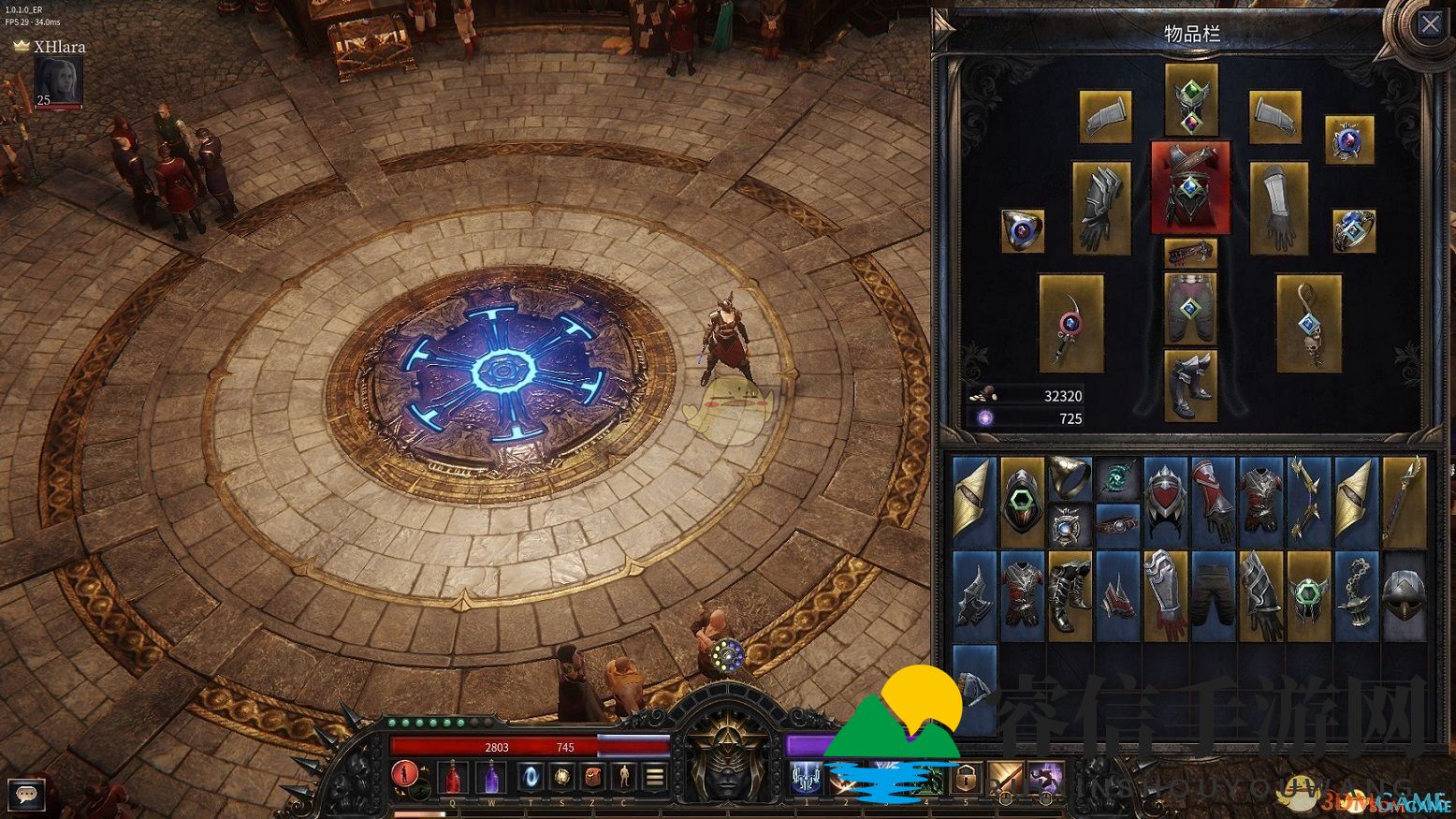Image resolution: width=1456 pixels, height=819 pixels.
Task: Pick the golden bow in the bag
Action: 1308,502
